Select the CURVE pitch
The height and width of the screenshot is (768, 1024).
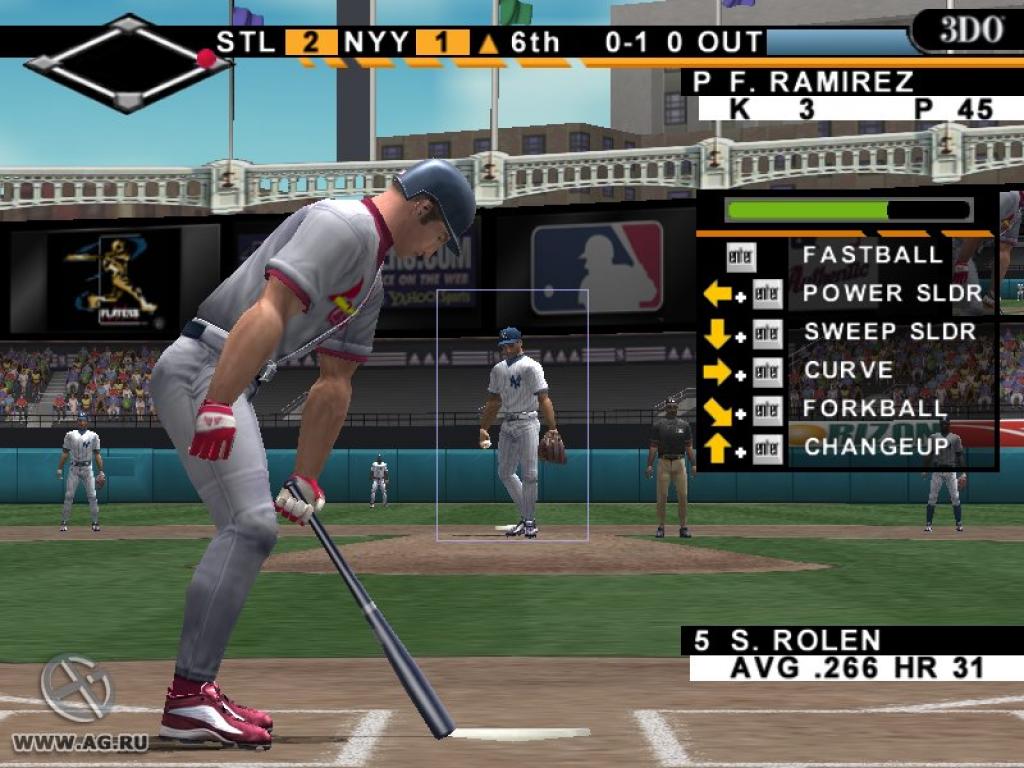coord(848,371)
